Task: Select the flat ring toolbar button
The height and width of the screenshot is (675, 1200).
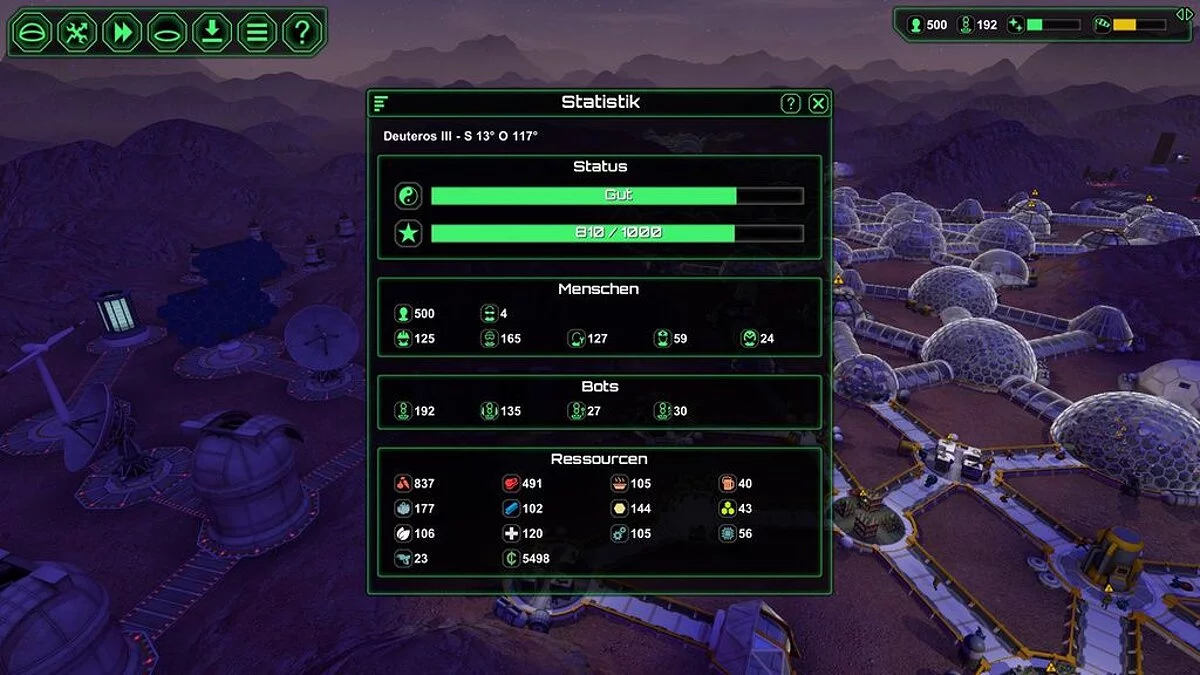Action: pyautogui.click(x=167, y=33)
